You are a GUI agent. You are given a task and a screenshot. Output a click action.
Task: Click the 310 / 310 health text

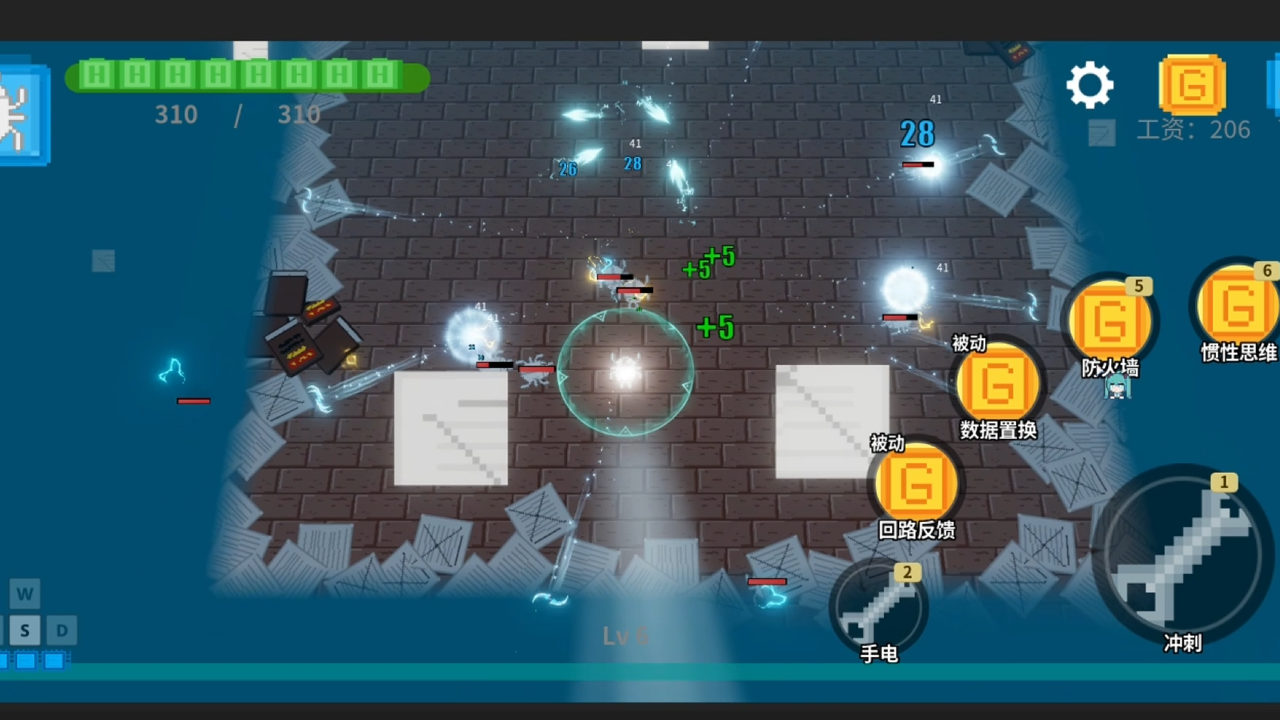coord(237,115)
